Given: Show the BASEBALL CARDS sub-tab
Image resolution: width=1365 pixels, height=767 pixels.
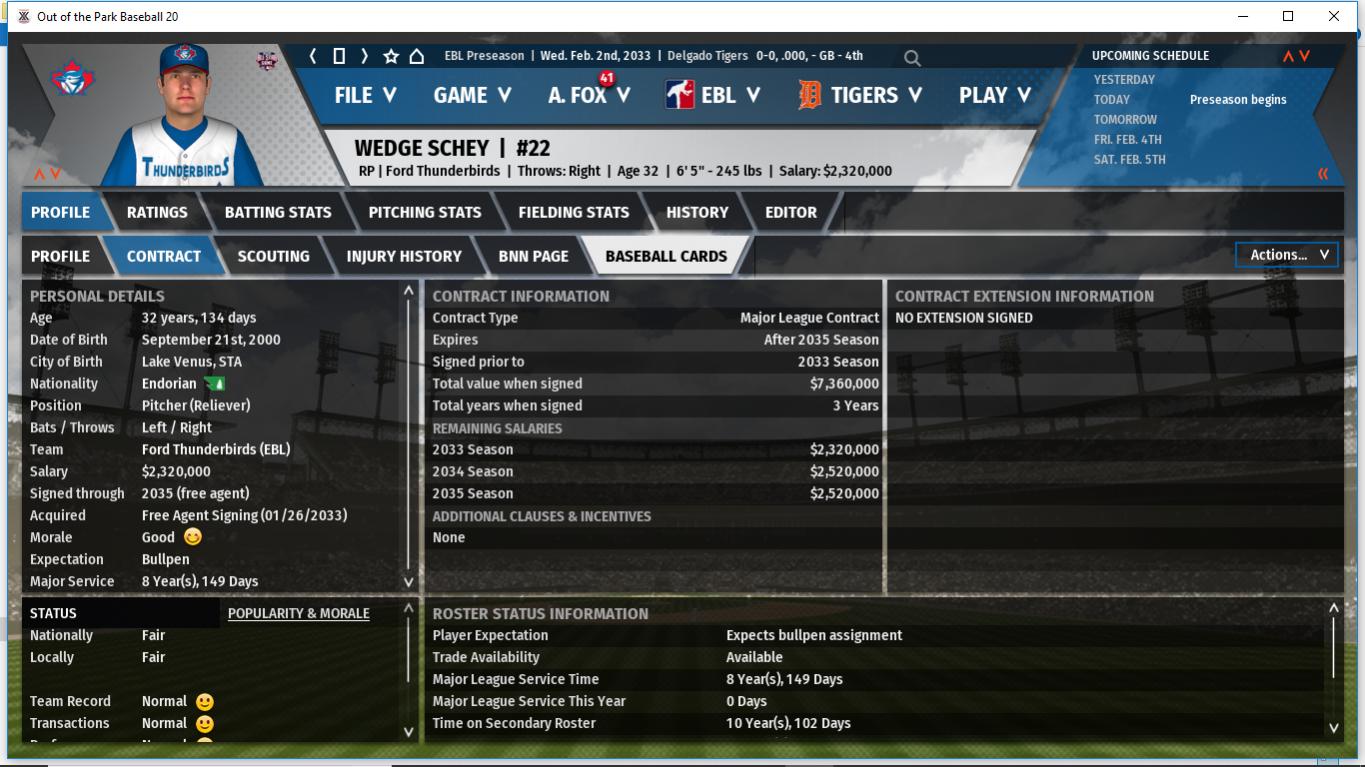Looking at the screenshot, I should click(666, 256).
